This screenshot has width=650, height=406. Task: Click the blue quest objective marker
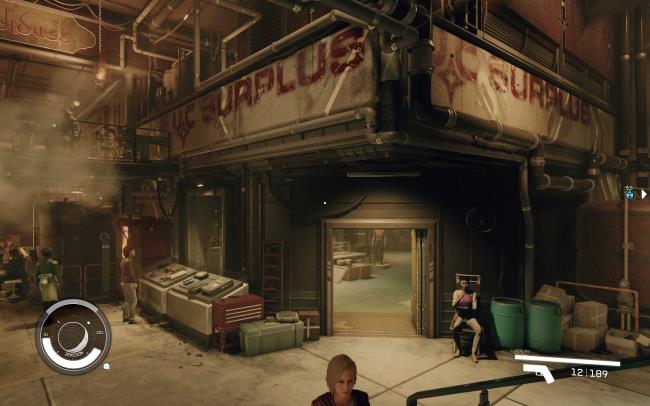pos(630,193)
